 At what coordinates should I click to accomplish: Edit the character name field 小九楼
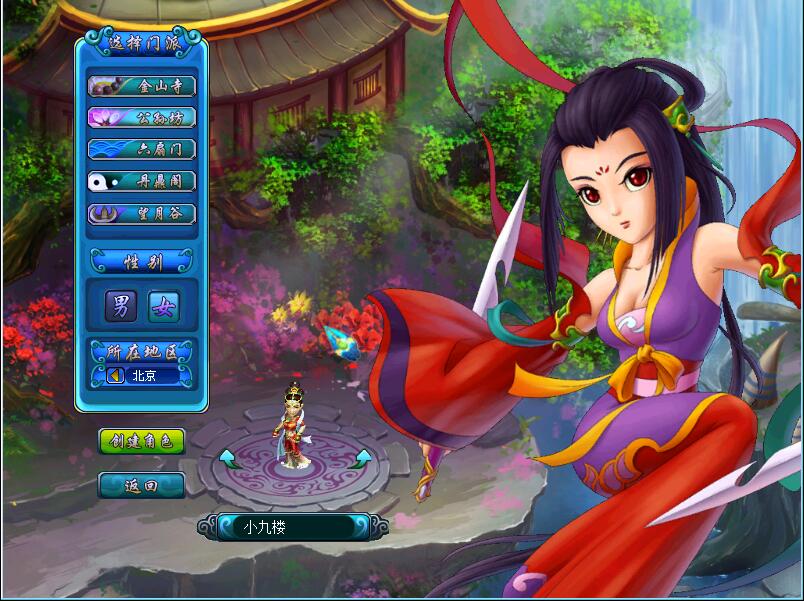[288, 527]
